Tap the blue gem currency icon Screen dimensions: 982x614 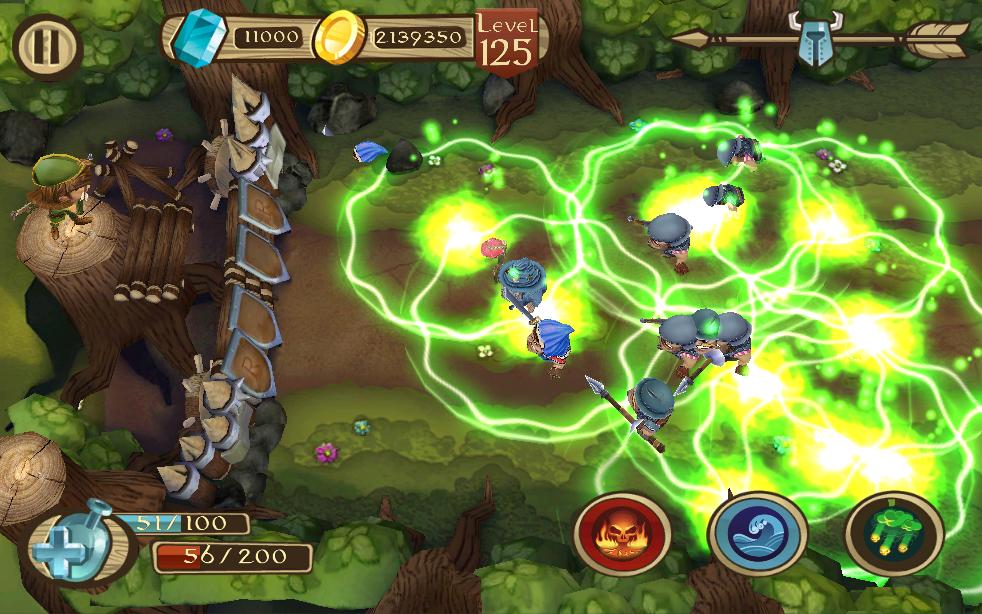(x=197, y=37)
